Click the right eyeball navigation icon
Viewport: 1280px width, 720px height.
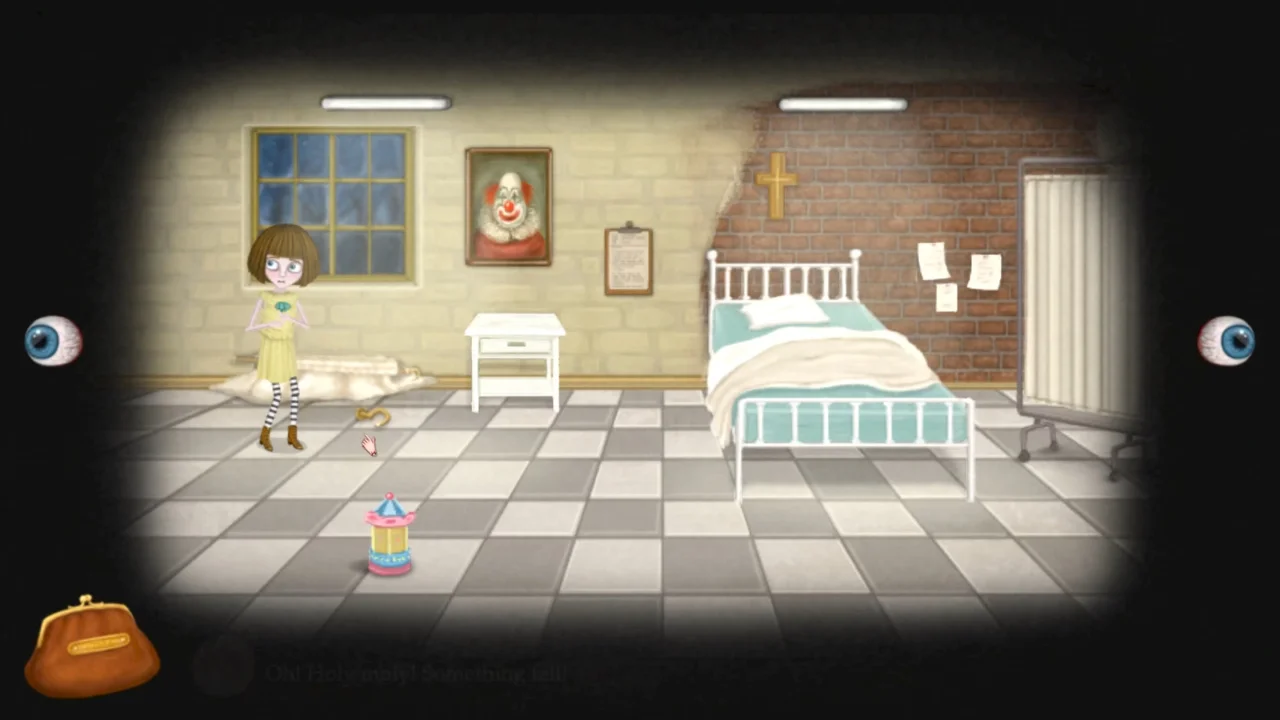[x=1227, y=340]
